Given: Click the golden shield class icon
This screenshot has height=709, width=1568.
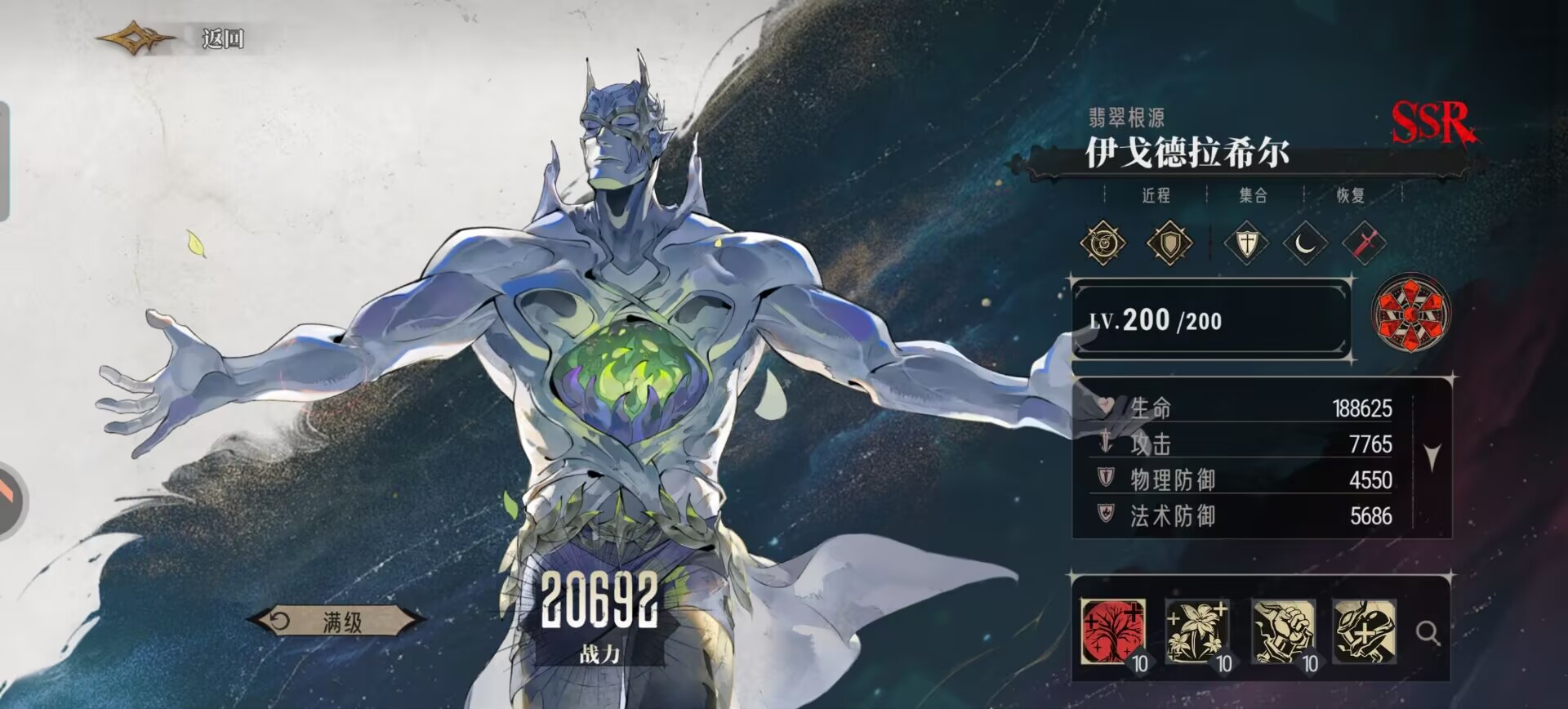Looking at the screenshot, I should [x=1169, y=243].
